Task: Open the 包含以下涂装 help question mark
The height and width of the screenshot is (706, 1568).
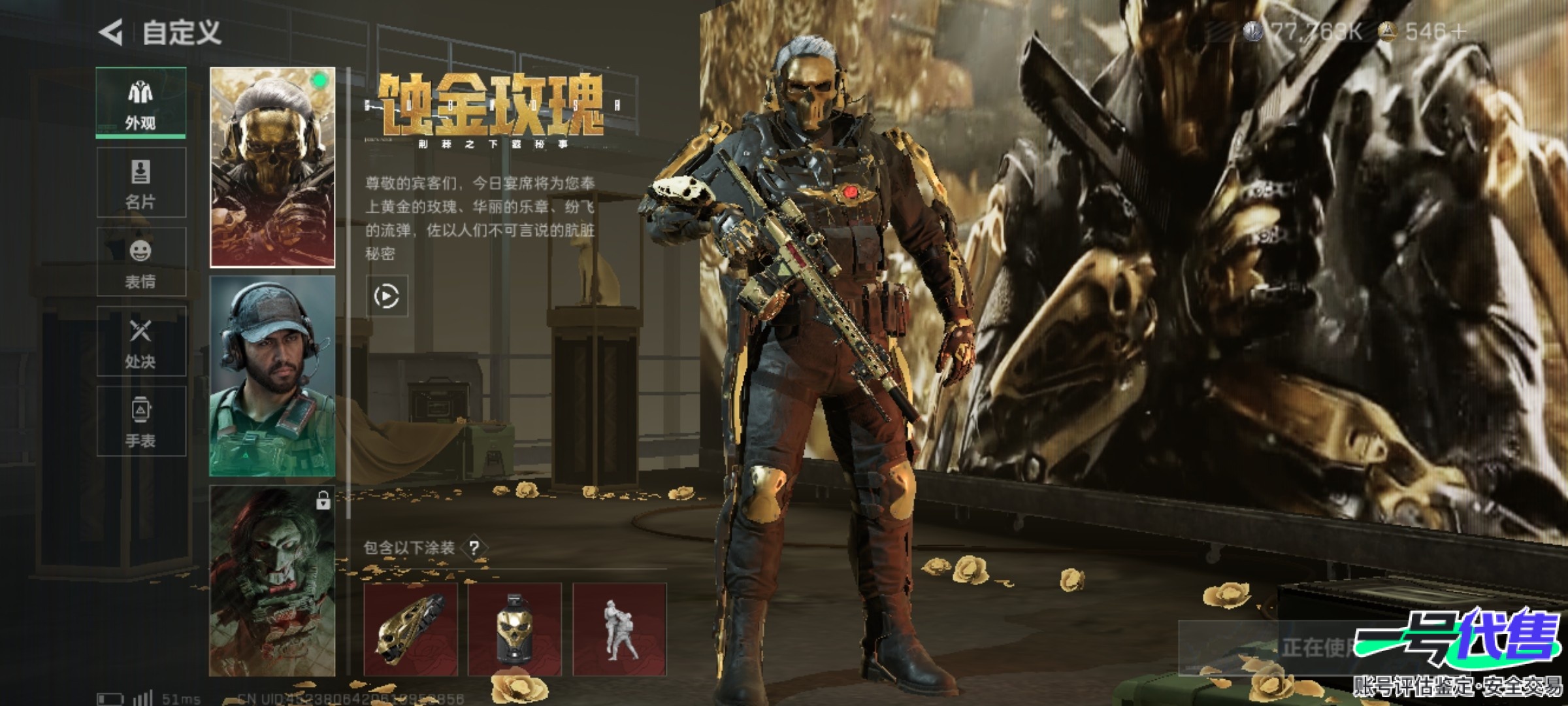Action: (475, 548)
